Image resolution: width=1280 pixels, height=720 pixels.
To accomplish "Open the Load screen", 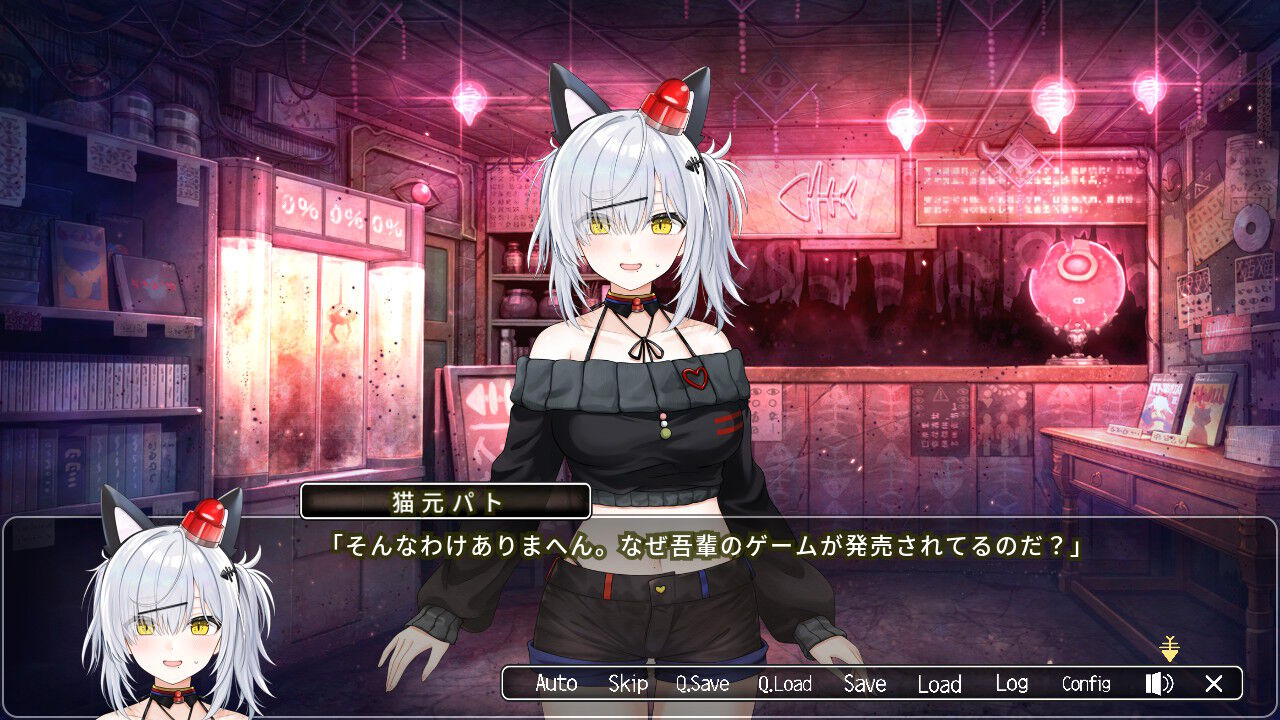I will coord(938,684).
